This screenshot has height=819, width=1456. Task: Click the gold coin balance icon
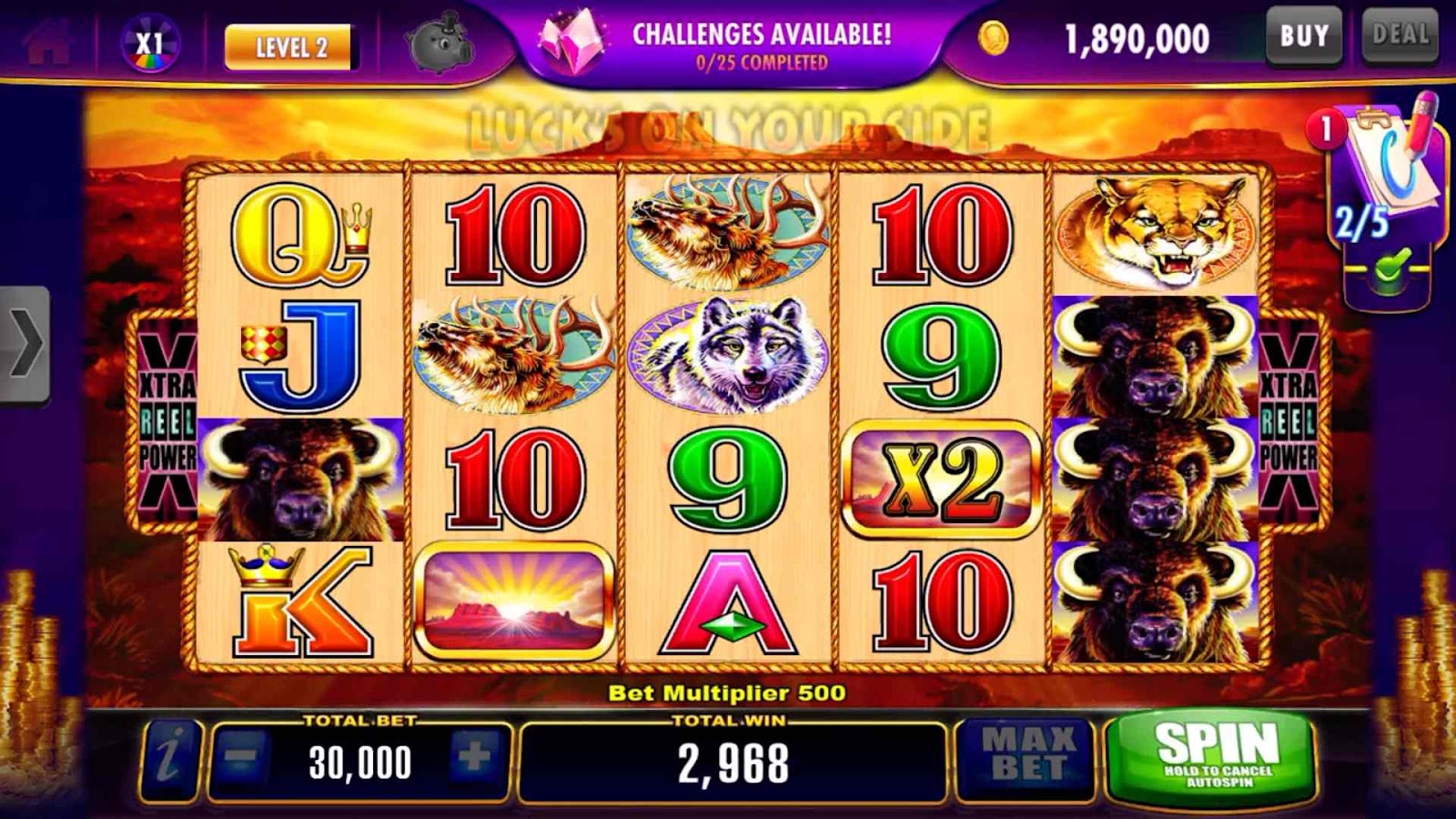click(994, 38)
